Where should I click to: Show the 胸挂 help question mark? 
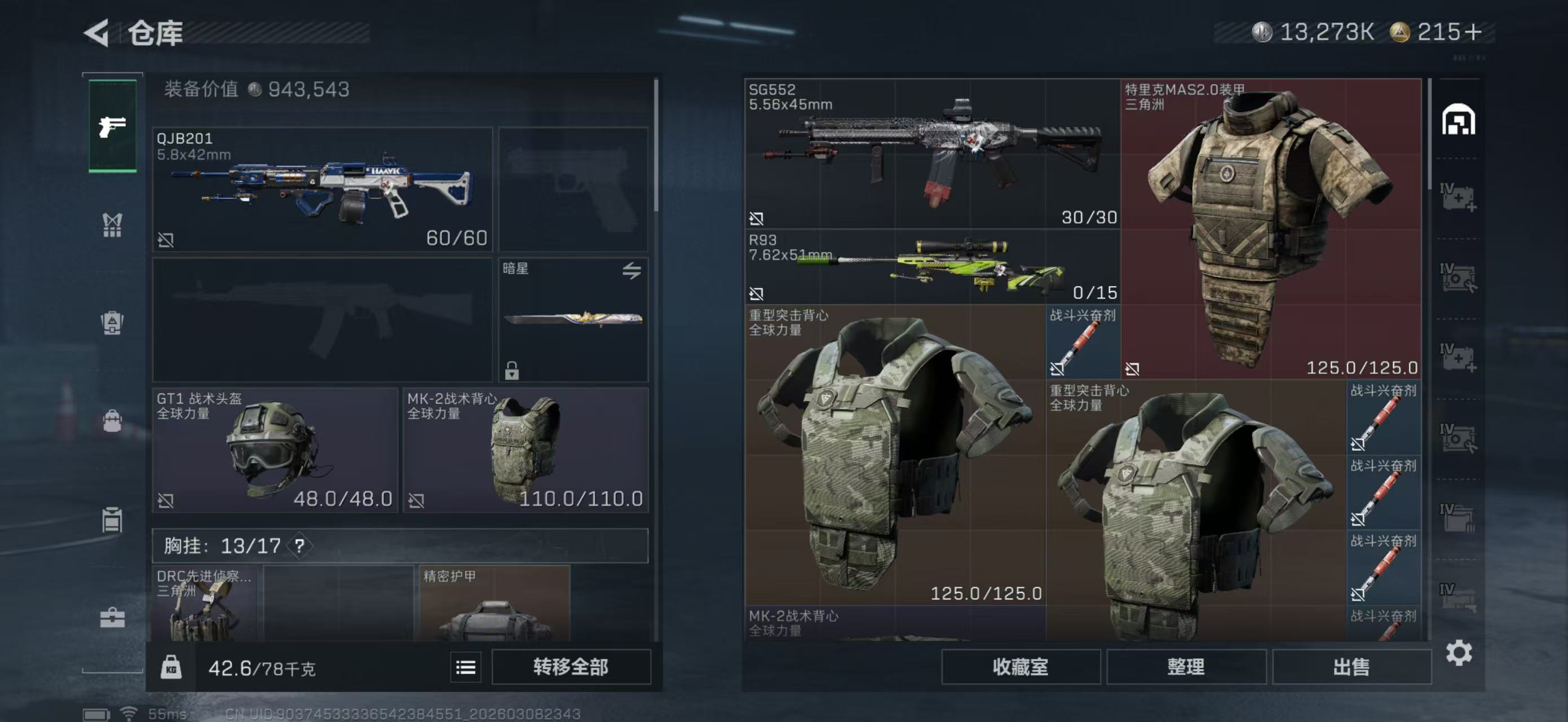(x=299, y=545)
